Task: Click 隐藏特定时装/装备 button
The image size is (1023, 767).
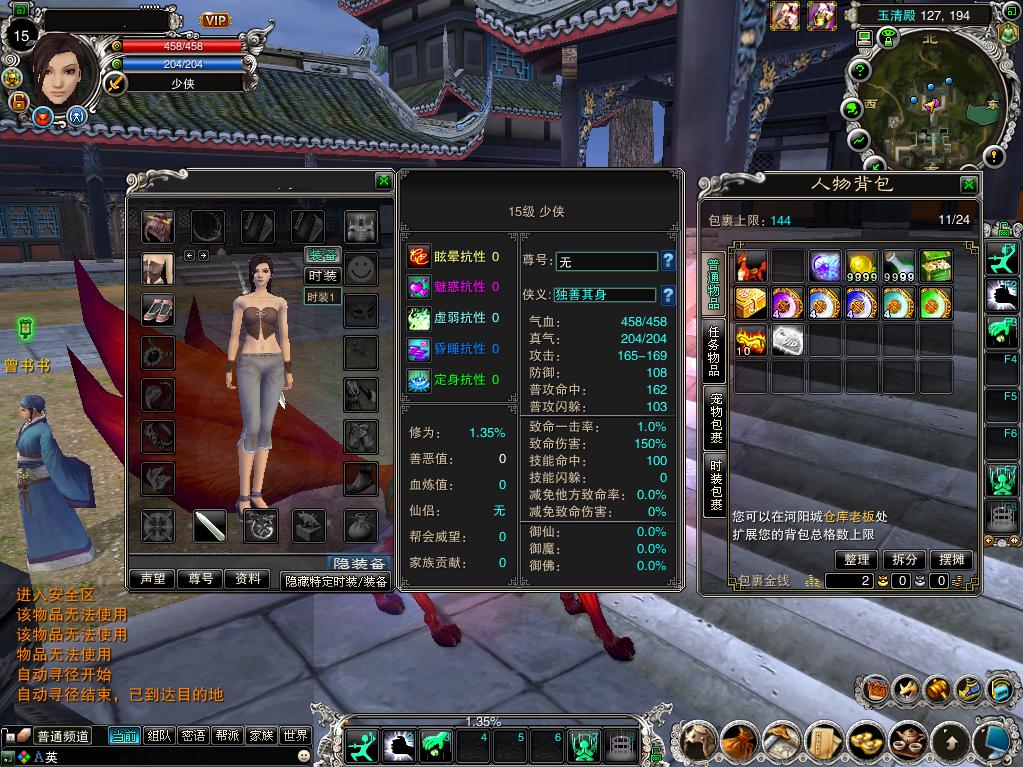Action: click(x=336, y=581)
